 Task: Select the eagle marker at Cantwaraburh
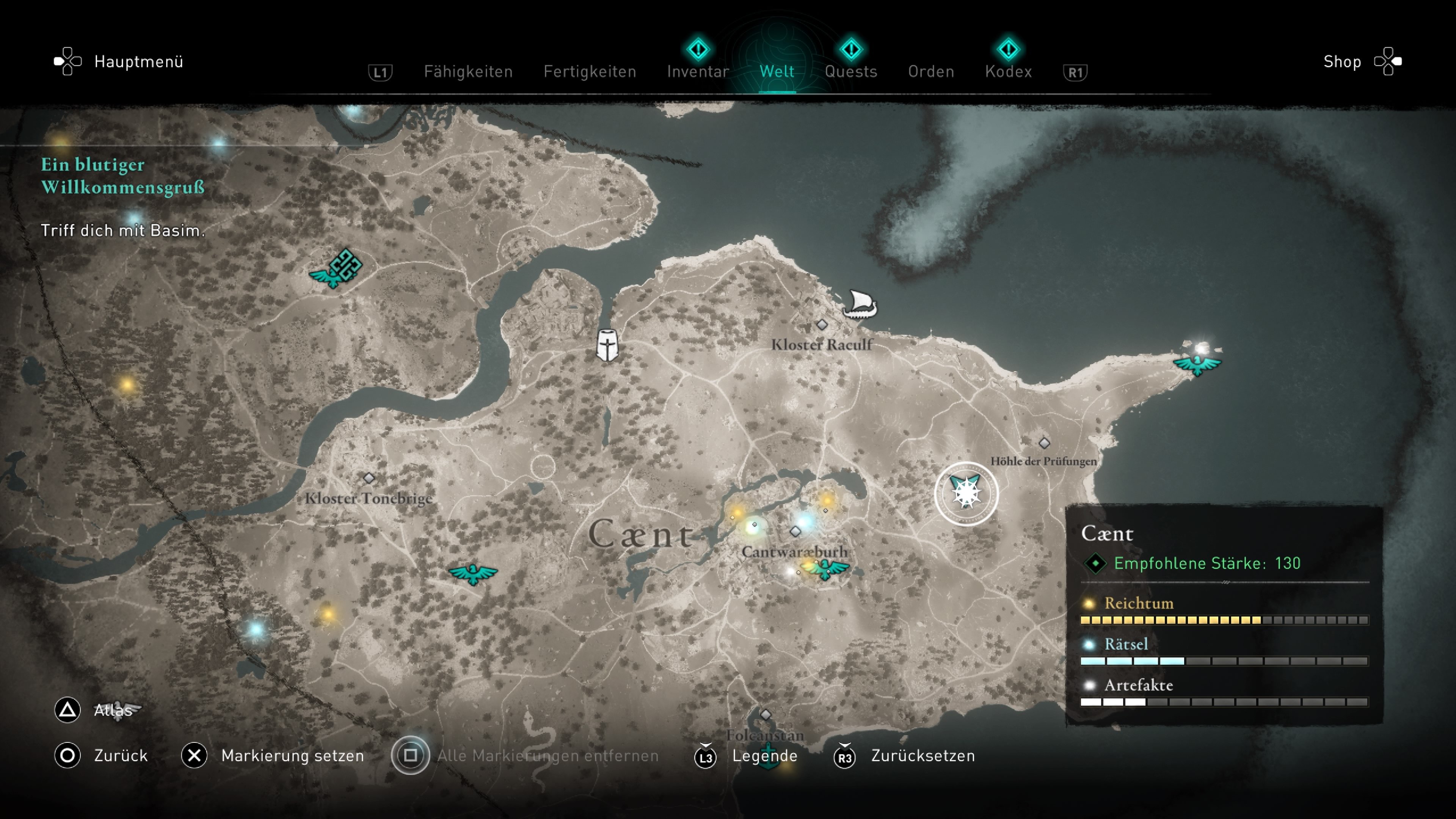pos(826,569)
